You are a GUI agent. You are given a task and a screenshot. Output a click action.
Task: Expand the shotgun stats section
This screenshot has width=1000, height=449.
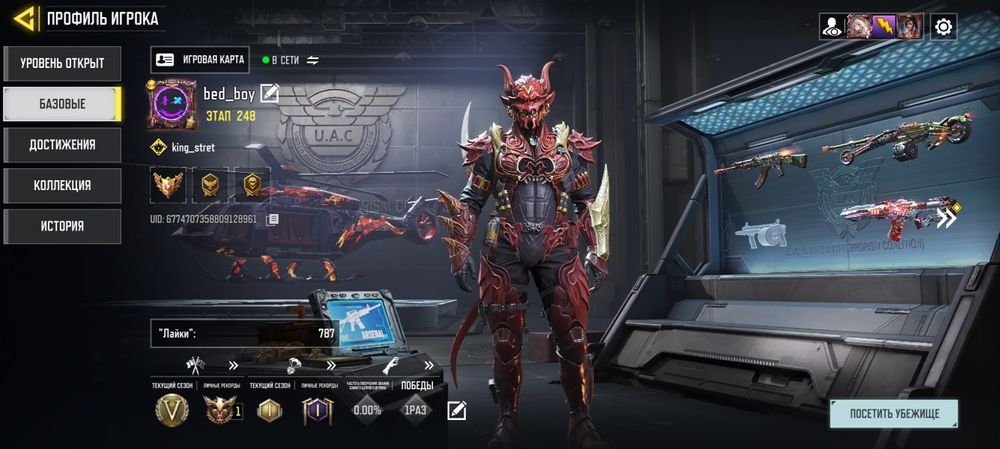[429, 365]
